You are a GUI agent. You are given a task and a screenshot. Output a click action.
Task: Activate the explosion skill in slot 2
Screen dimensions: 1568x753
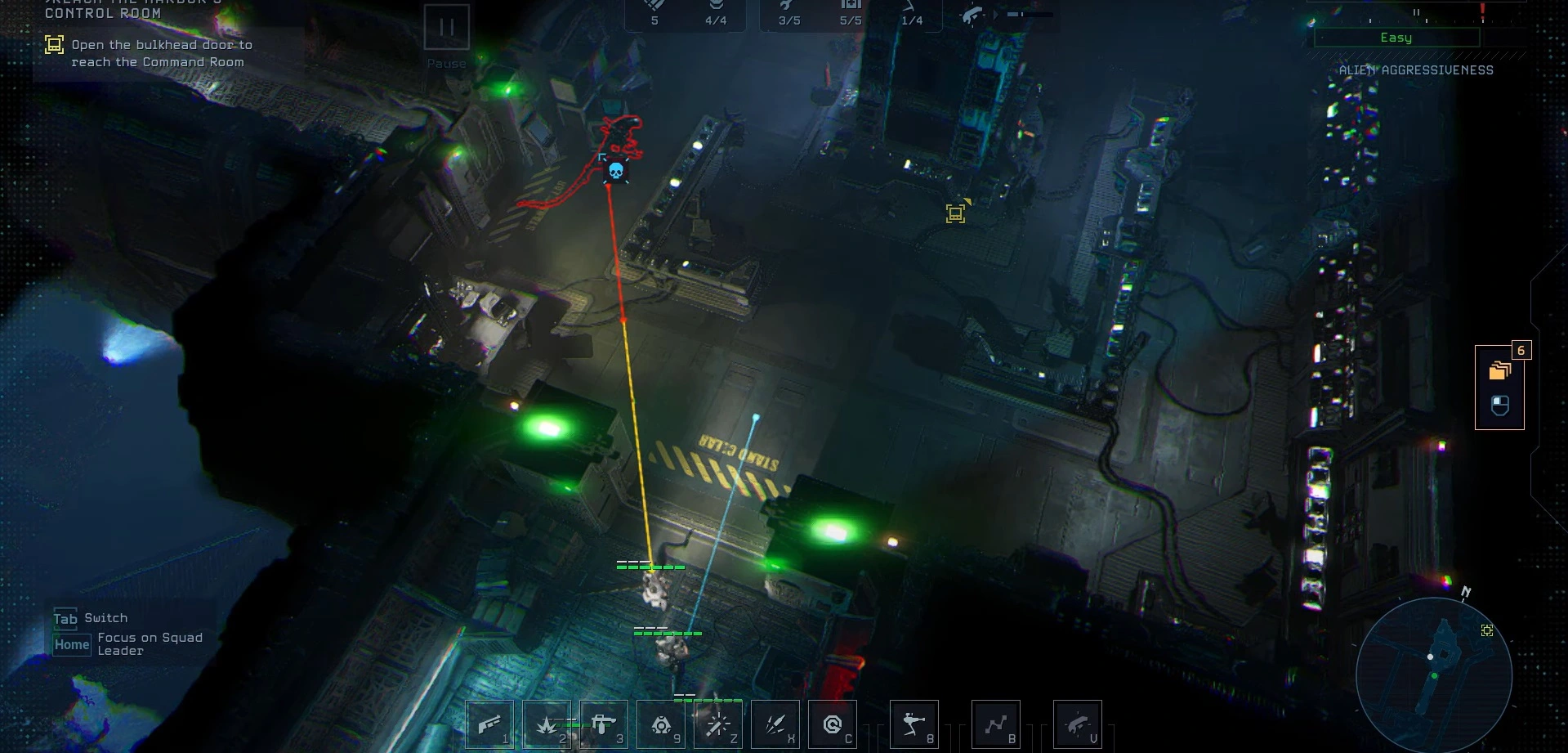click(547, 724)
